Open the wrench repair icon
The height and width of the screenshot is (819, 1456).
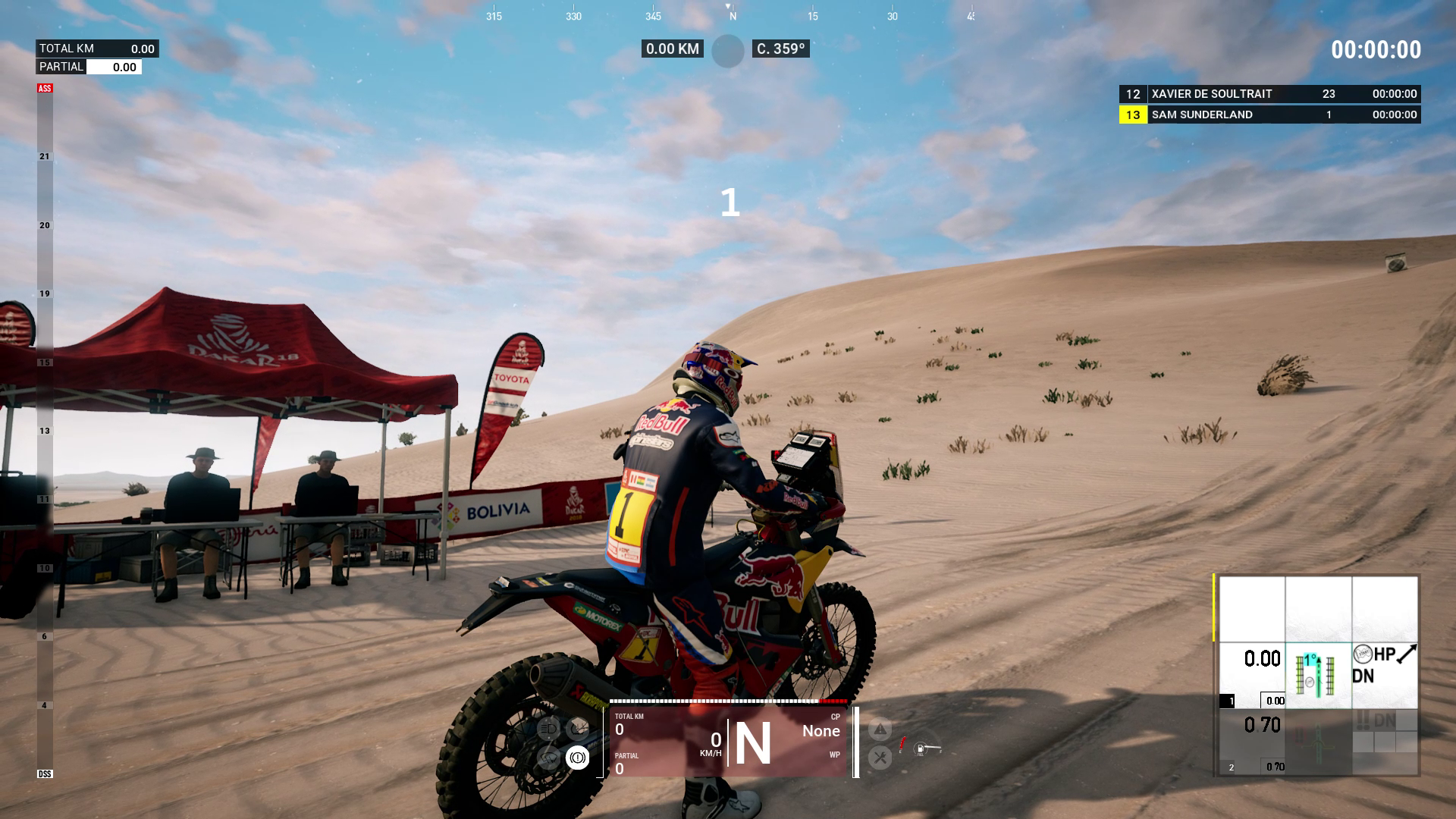[880, 757]
